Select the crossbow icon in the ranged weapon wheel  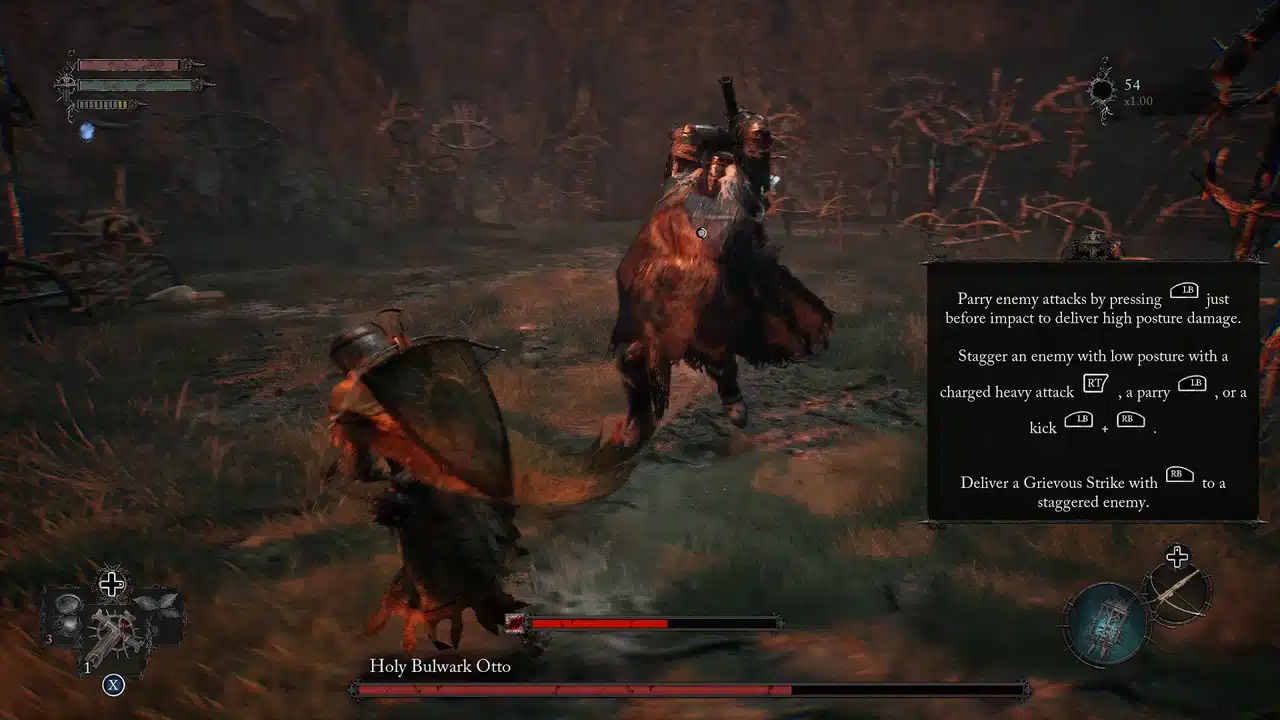(x=1178, y=595)
